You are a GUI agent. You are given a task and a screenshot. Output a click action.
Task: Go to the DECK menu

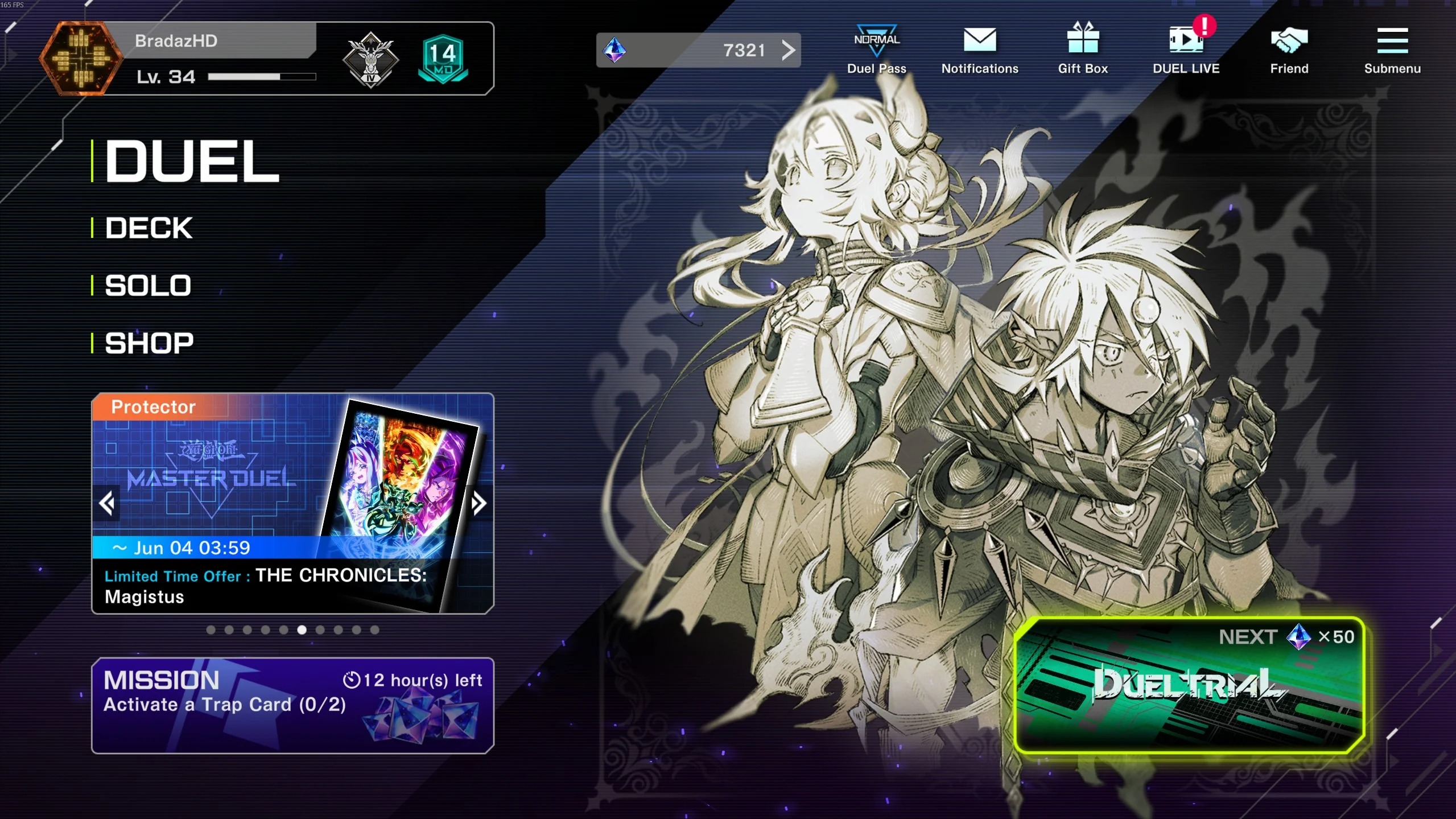pyautogui.click(x=149, y=228)
